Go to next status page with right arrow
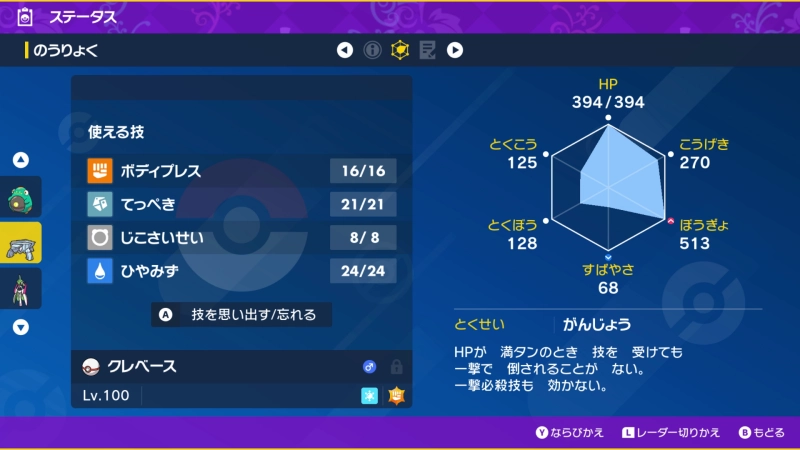Image resolution: width=800 pixels, height=450 pixels. click(x=454, y=50)
